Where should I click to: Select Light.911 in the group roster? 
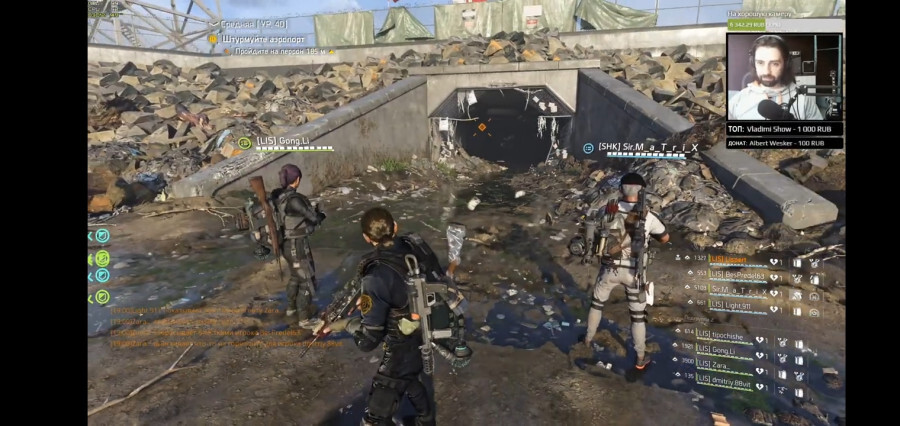(x=731, y=303)
